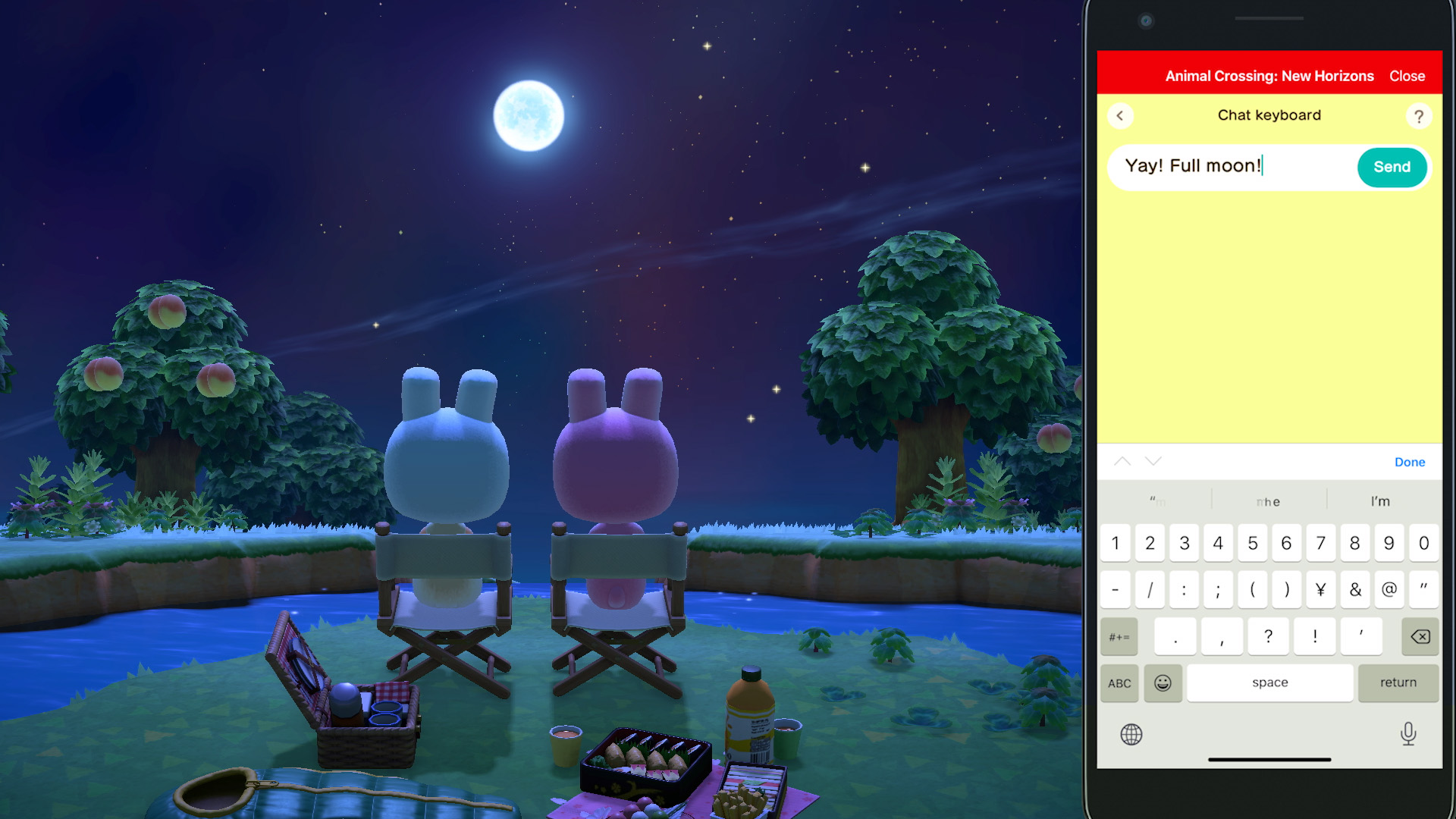Go back using the left chevron
The image size is (1456, 819).
tap(1120, 115)
